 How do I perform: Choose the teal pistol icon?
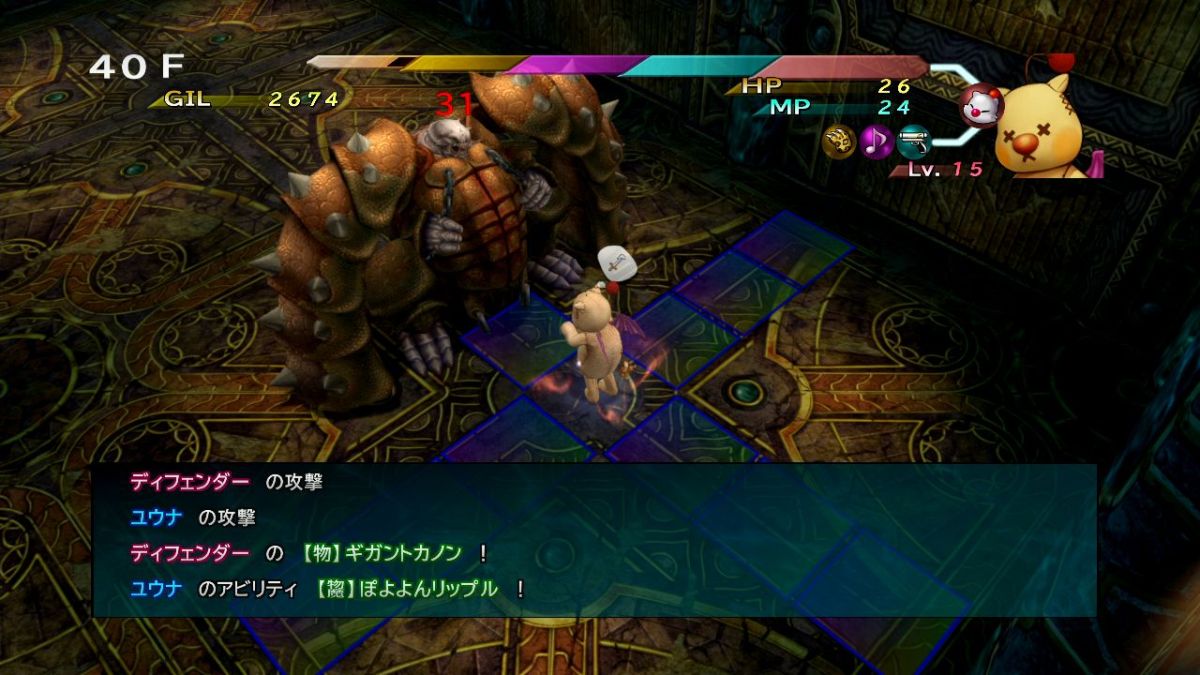click(x=913, y=142)
